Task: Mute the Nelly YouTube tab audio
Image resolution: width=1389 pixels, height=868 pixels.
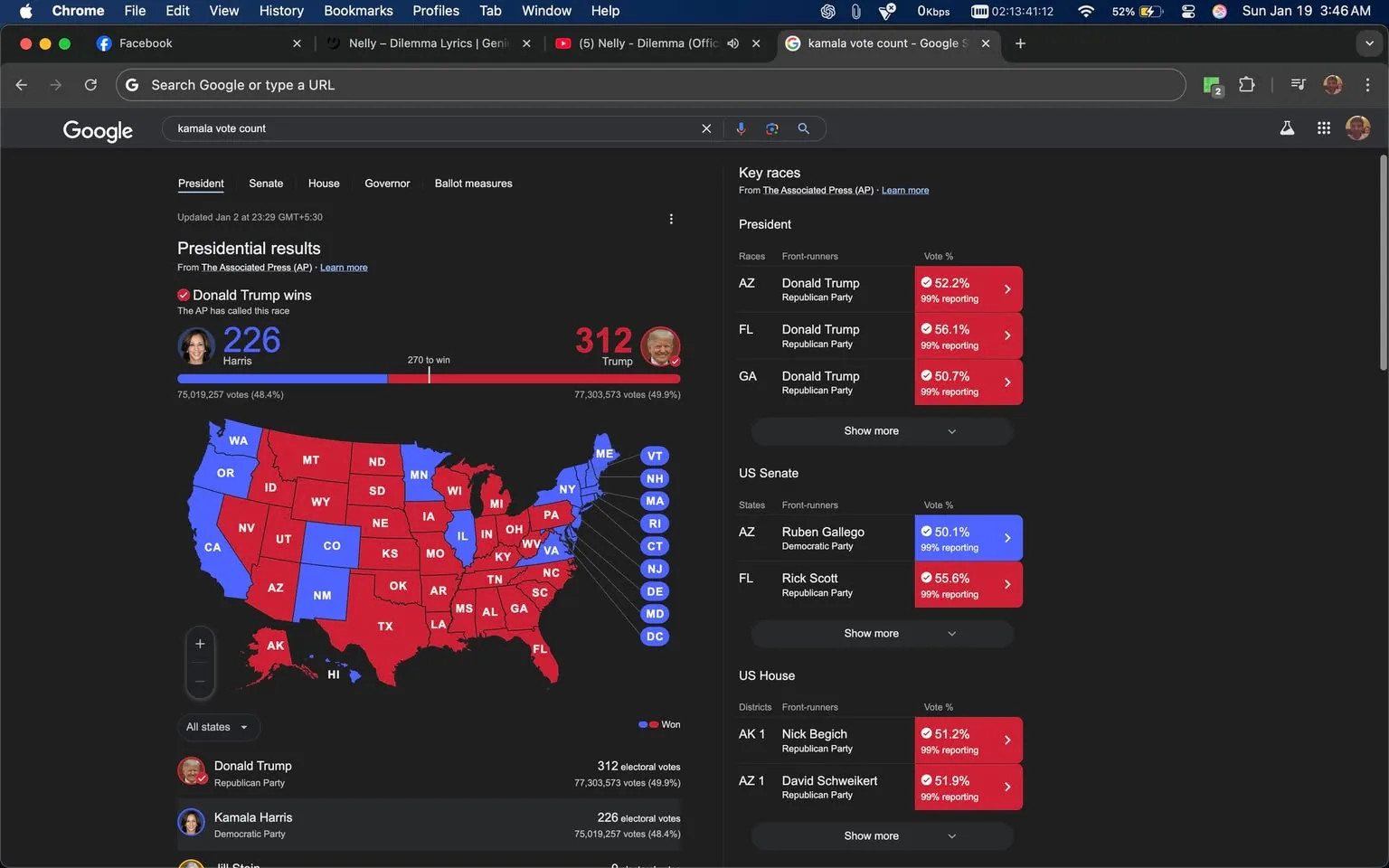Action: point(732,42)
